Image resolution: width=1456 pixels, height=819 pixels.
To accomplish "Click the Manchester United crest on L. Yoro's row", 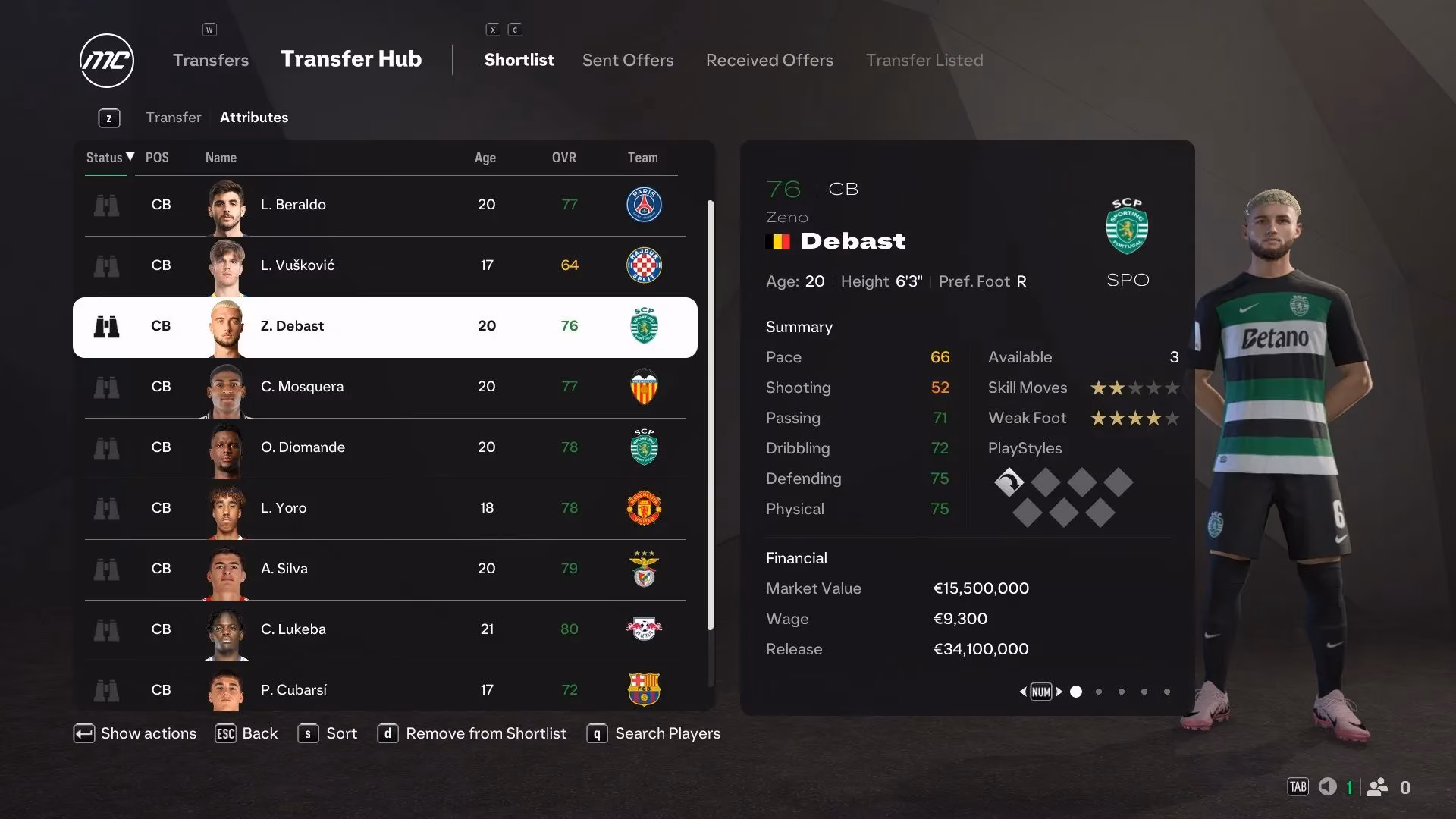I will coord(642,508).
